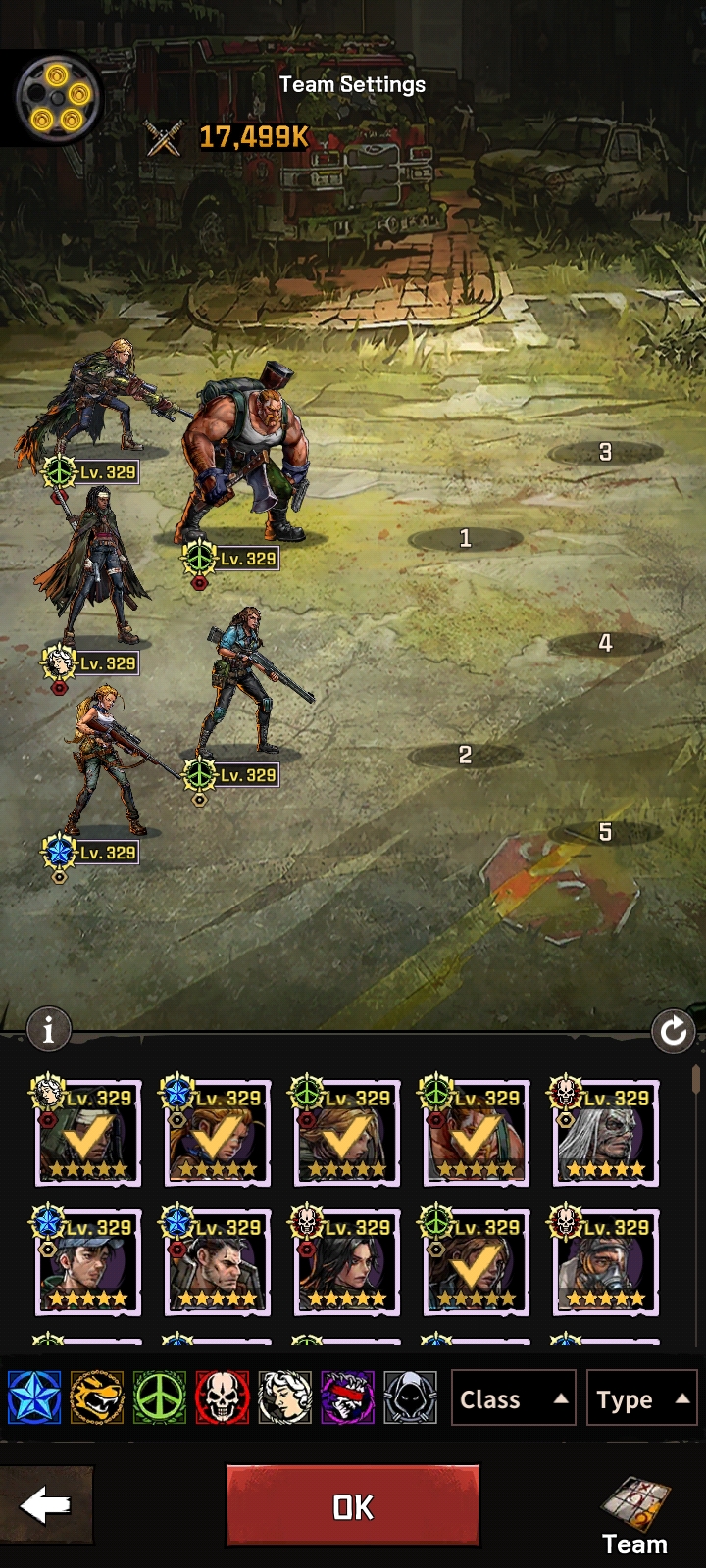
Task: Select the white-haired skull hero card
Action: click(x=606, y=1134)
